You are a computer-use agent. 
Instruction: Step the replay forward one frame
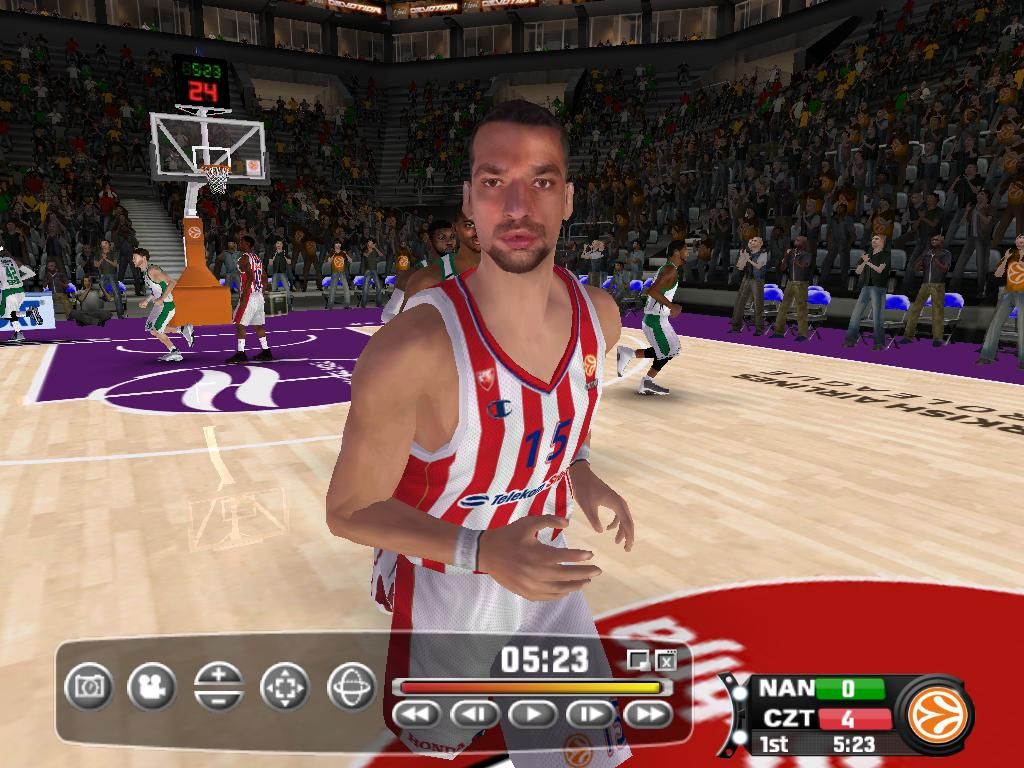tap(591, 714)
